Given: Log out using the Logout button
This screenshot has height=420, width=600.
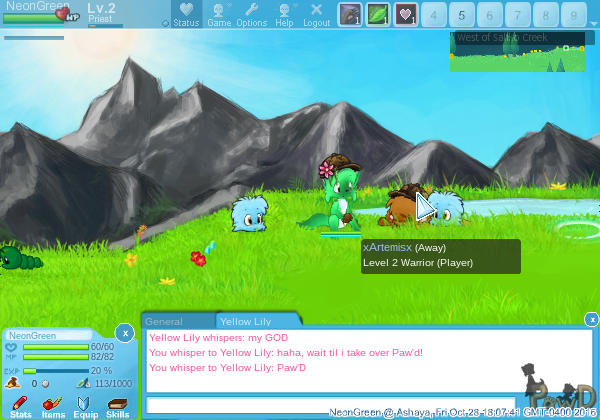Looking at the screenshot, I should click(x=316, y=14).
